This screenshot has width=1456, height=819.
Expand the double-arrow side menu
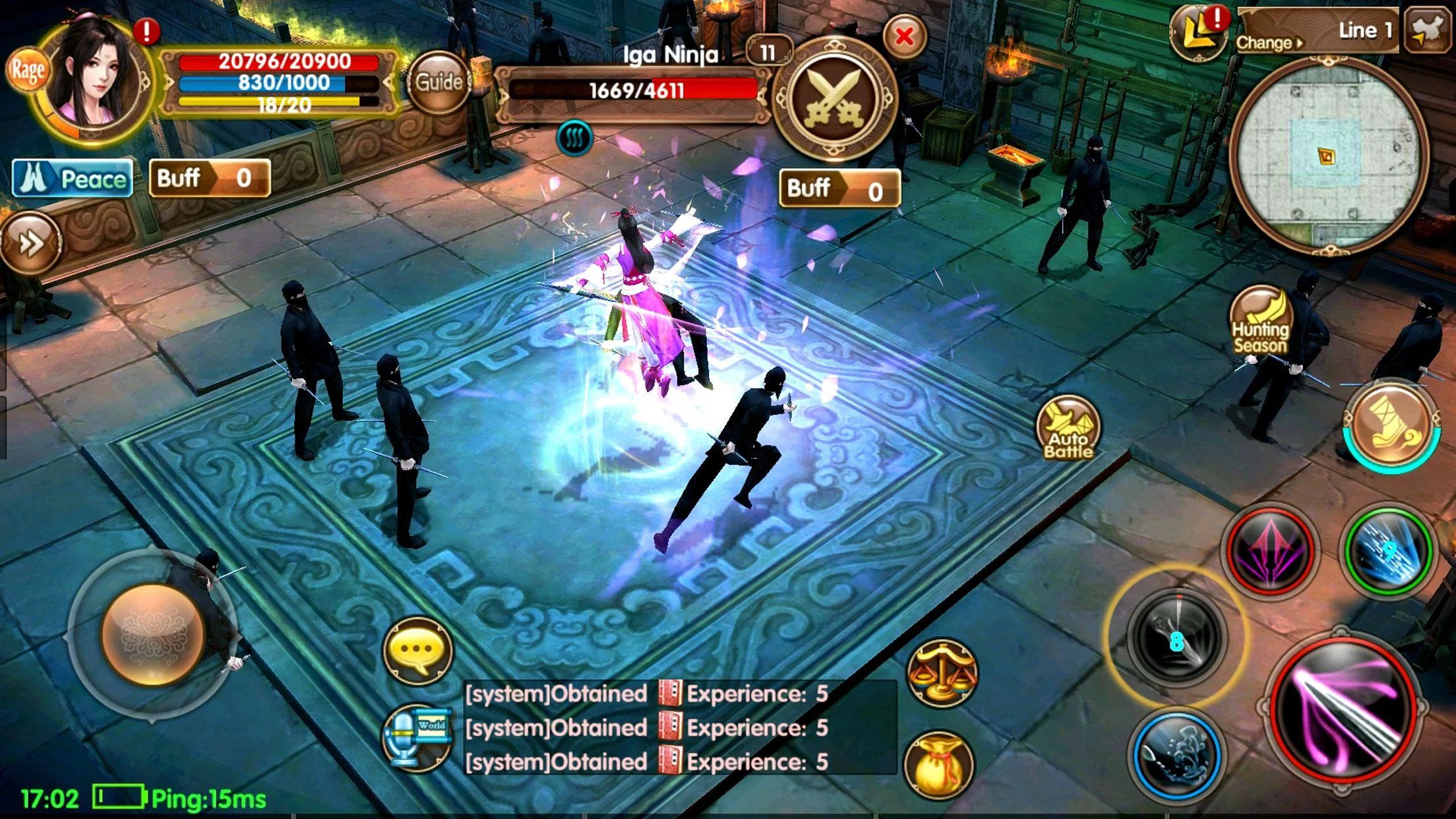pos(30,243)
